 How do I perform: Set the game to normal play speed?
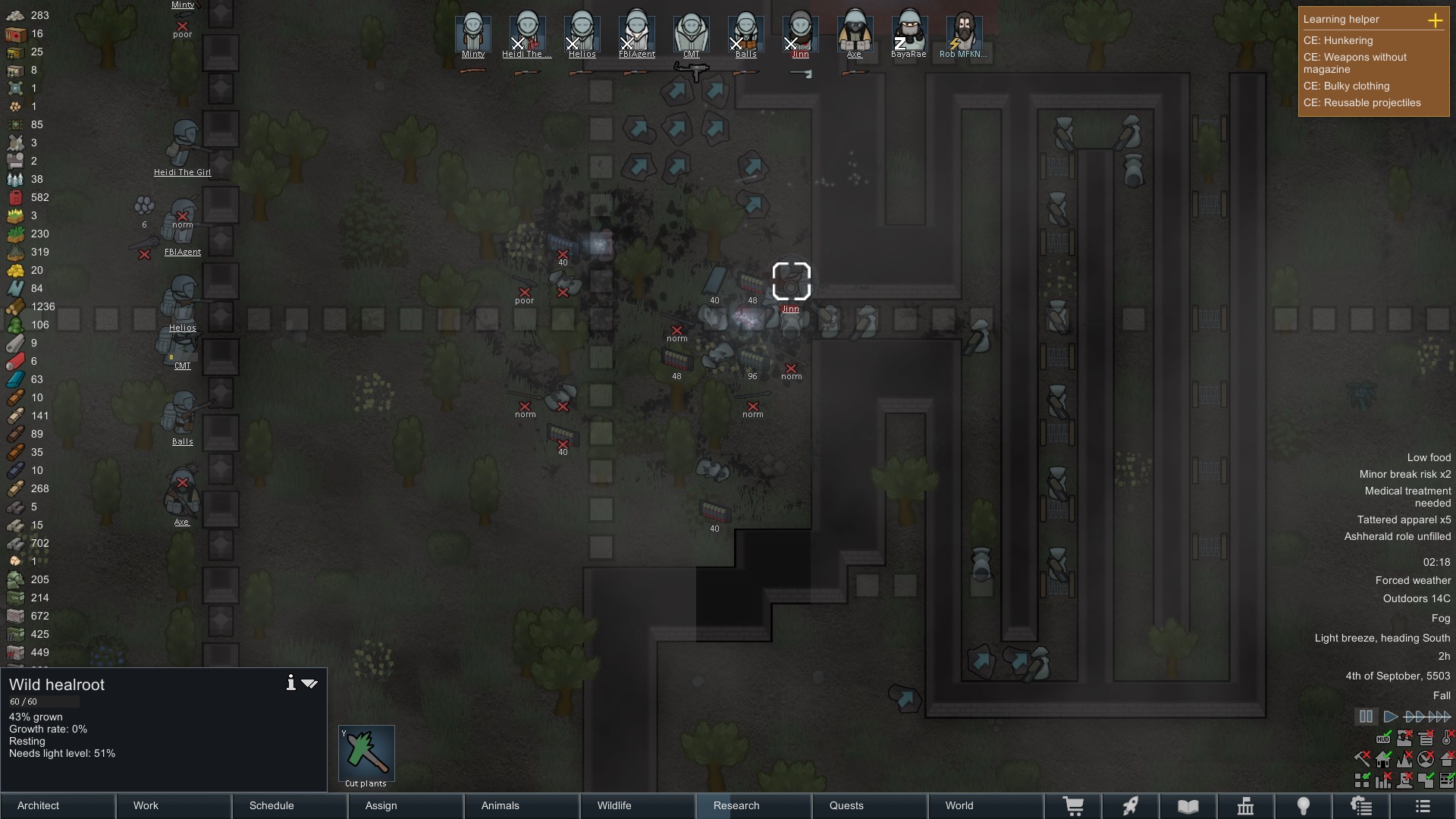pyautogui.click(x=1390, y=717)
